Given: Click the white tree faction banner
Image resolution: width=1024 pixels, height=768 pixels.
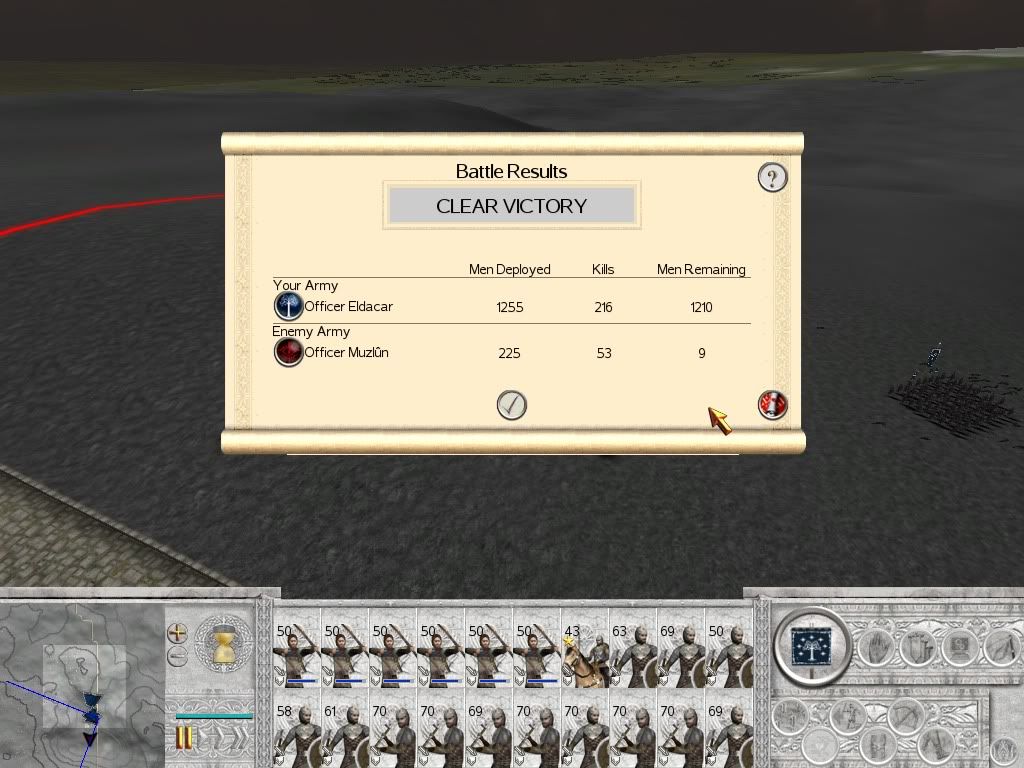Looking at the screenshot, I should point(811,644).
